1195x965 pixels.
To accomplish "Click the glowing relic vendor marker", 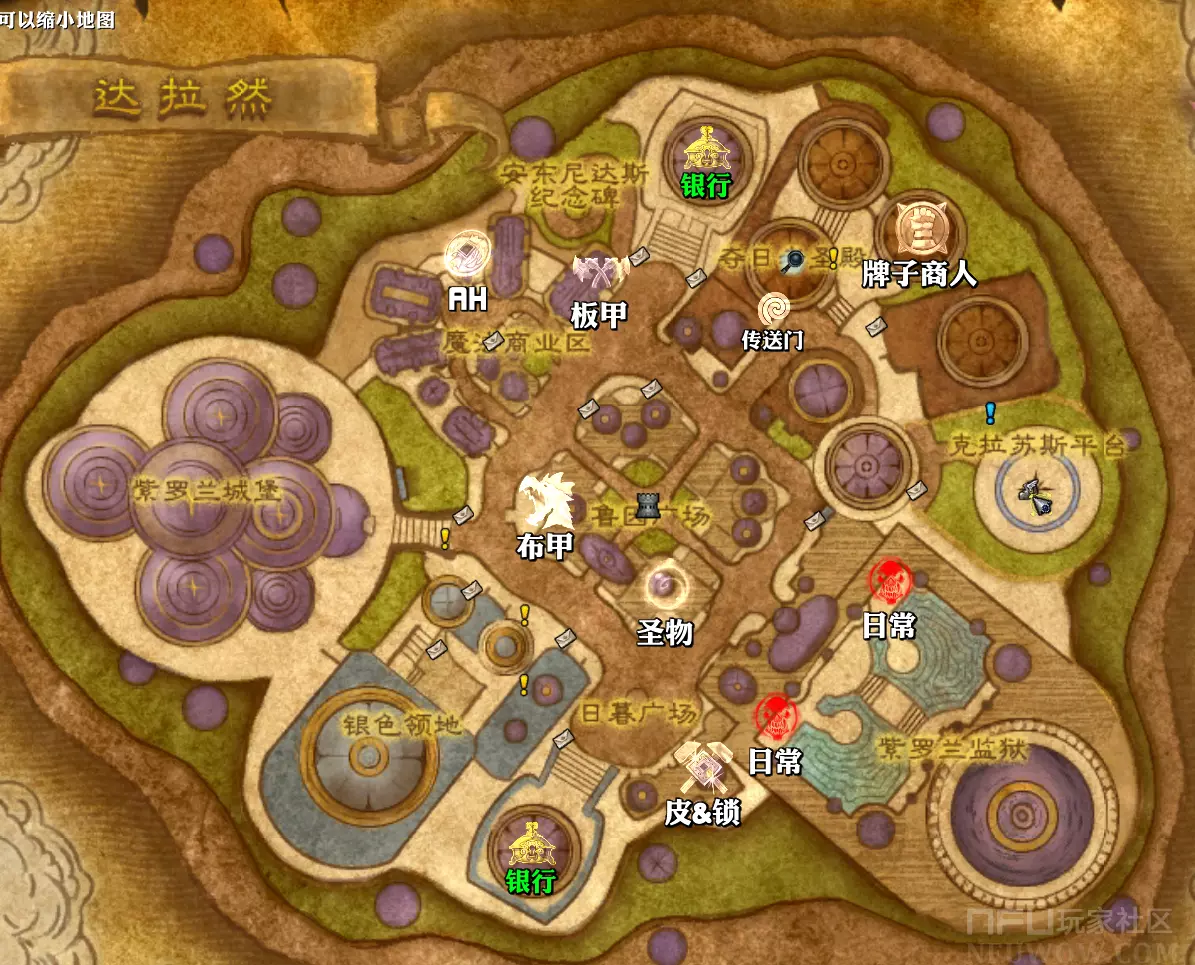I will pyautogui.click(x=664, y=584).
